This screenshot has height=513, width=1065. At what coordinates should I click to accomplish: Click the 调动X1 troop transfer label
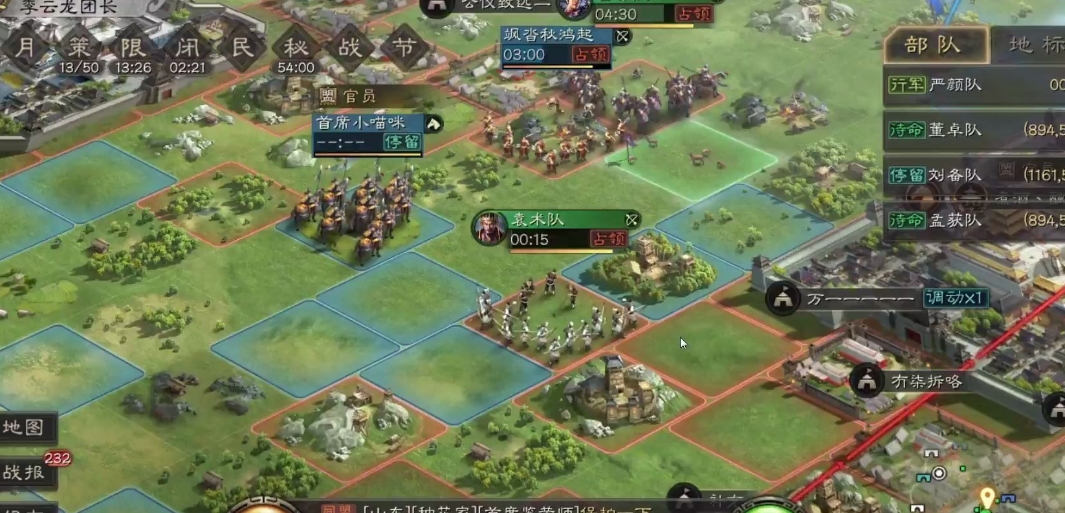[x=955, y=298]
